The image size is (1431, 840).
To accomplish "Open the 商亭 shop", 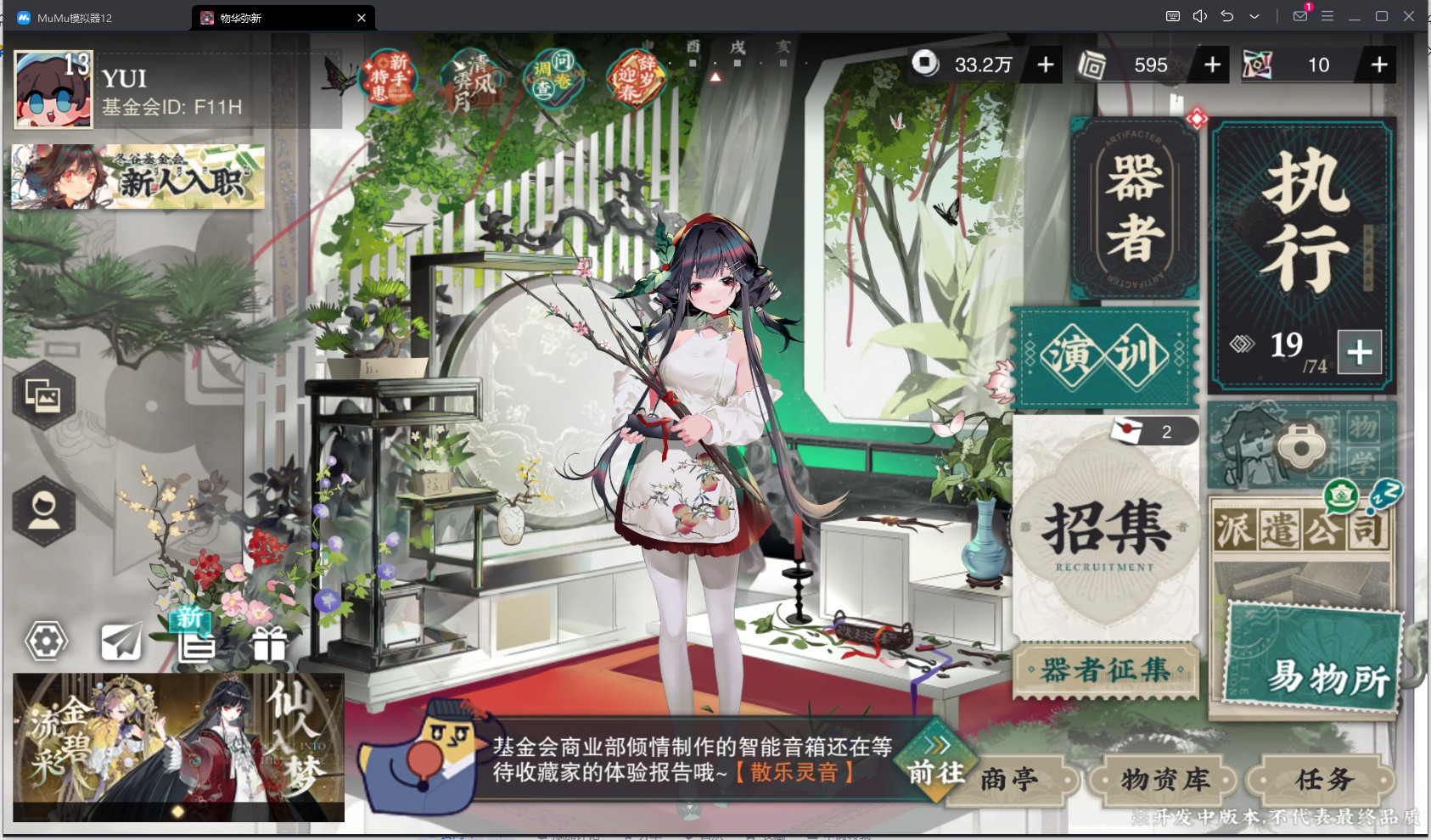I will (1010, 779).
